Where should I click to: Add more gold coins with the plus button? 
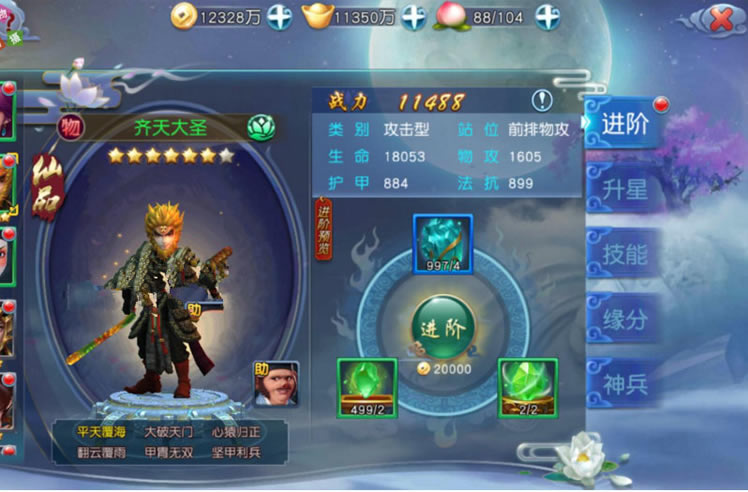(x=279, y=17)
